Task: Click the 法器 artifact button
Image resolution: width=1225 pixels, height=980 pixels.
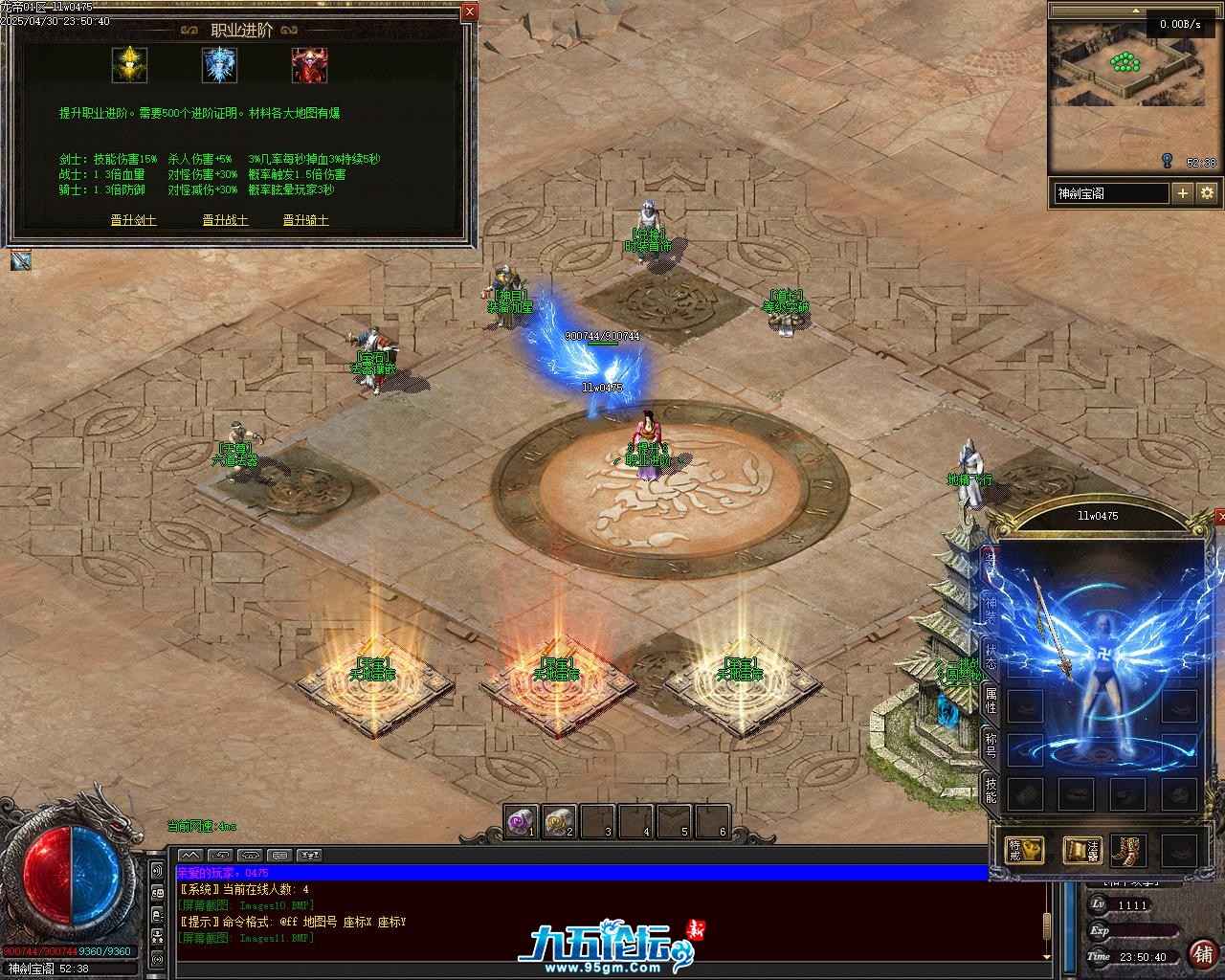Action: point(1082,850)
